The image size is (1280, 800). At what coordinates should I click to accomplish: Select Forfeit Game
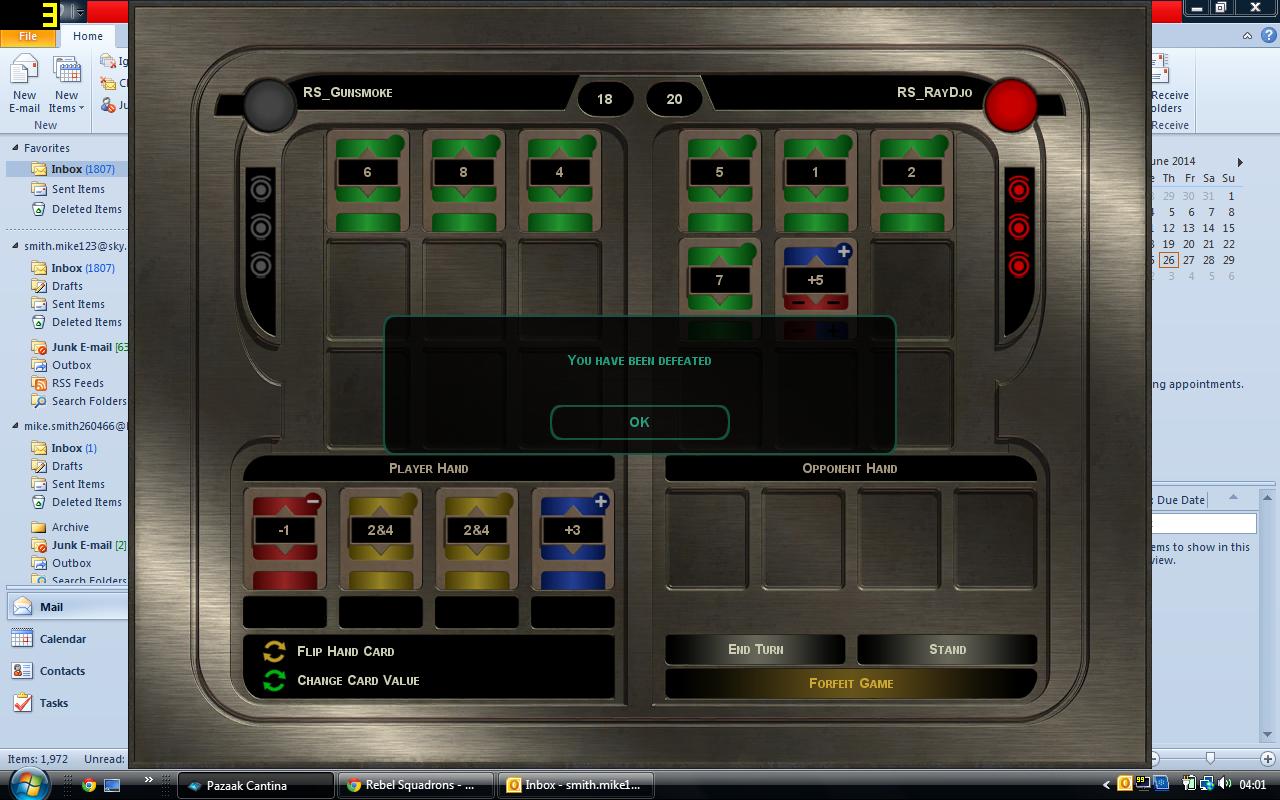pyautogui.click(x=850, y=683)
